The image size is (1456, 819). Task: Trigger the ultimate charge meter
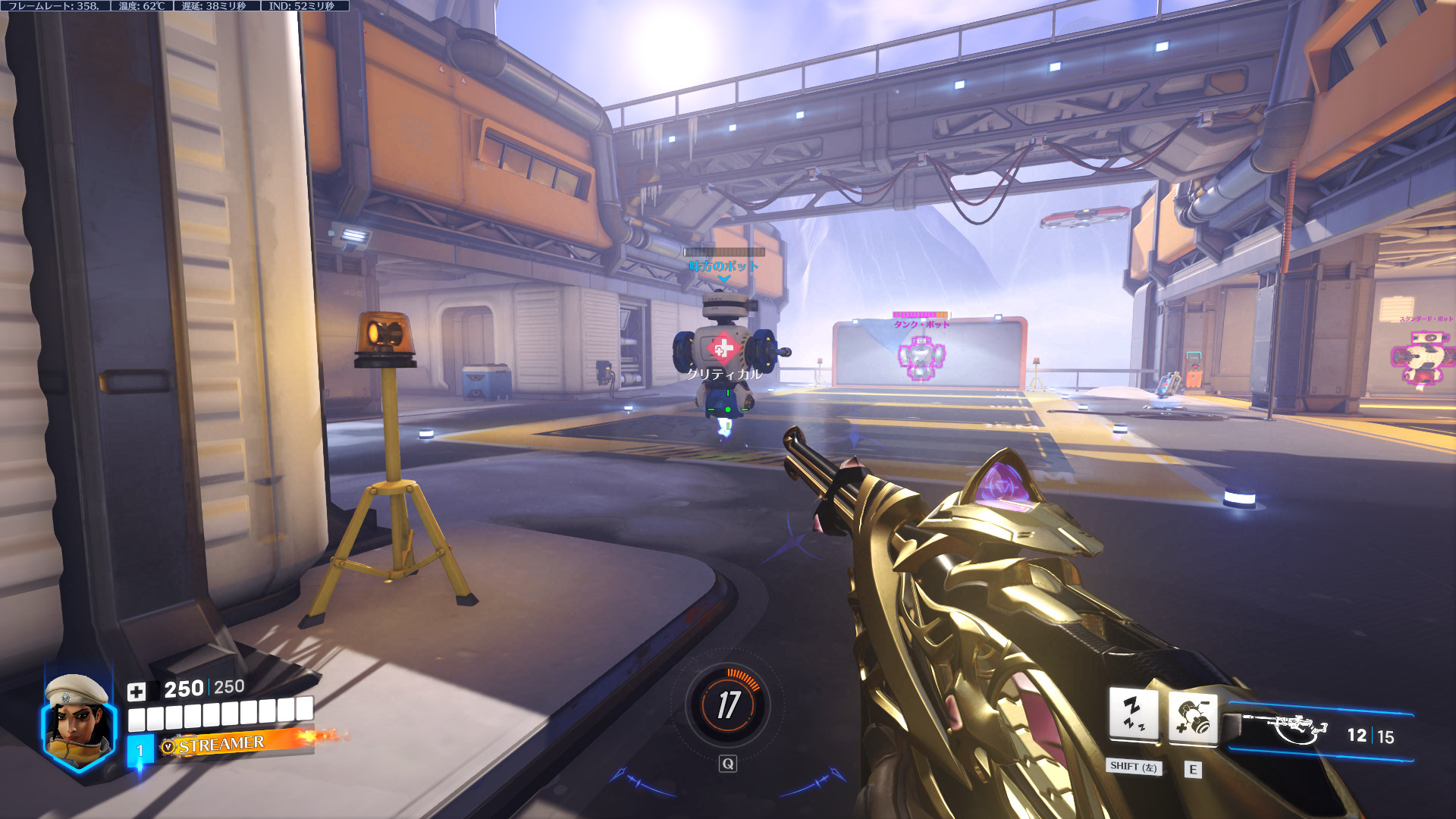click(728, 705)
